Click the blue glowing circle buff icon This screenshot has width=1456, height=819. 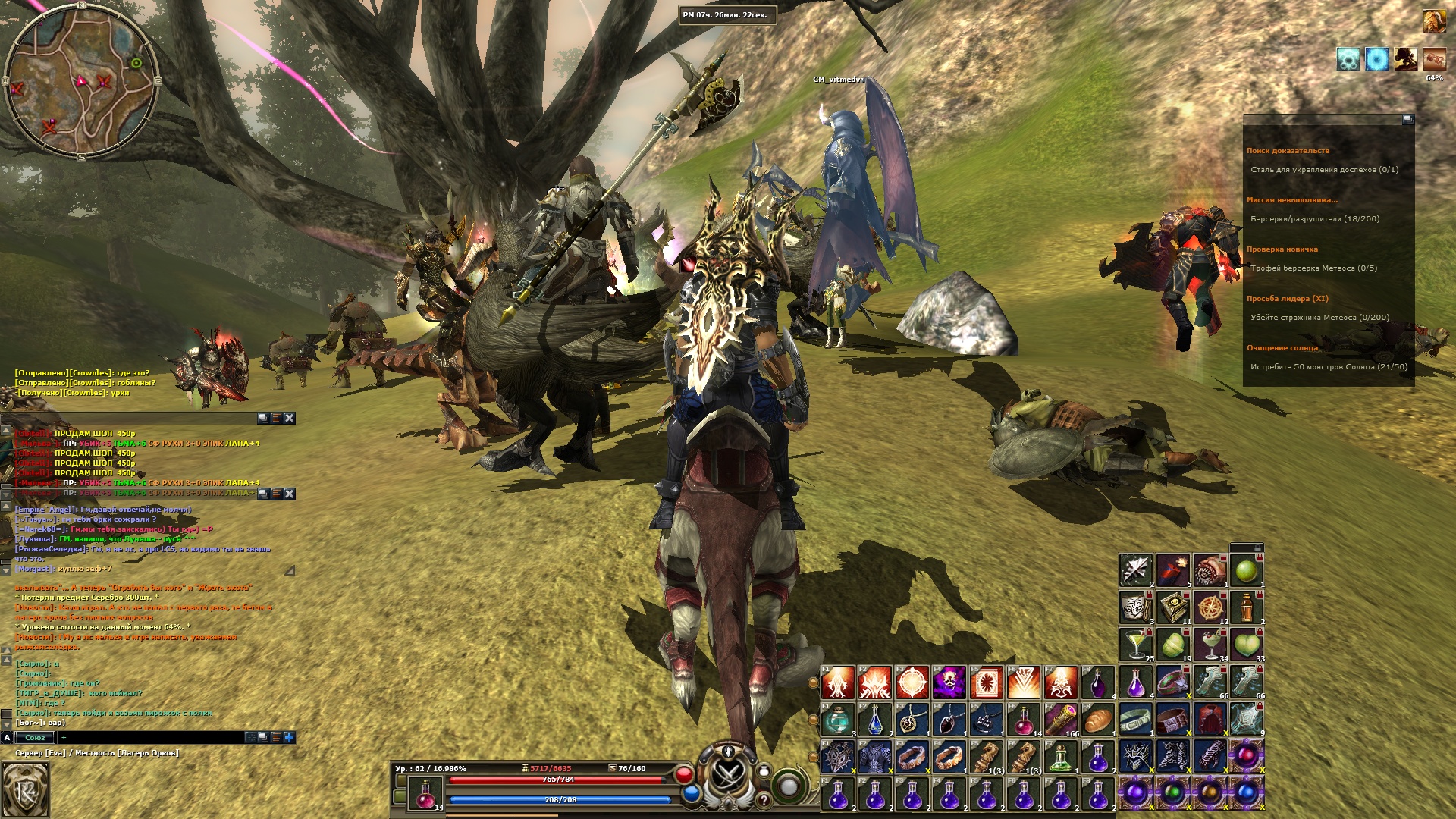click(1376, 59)
